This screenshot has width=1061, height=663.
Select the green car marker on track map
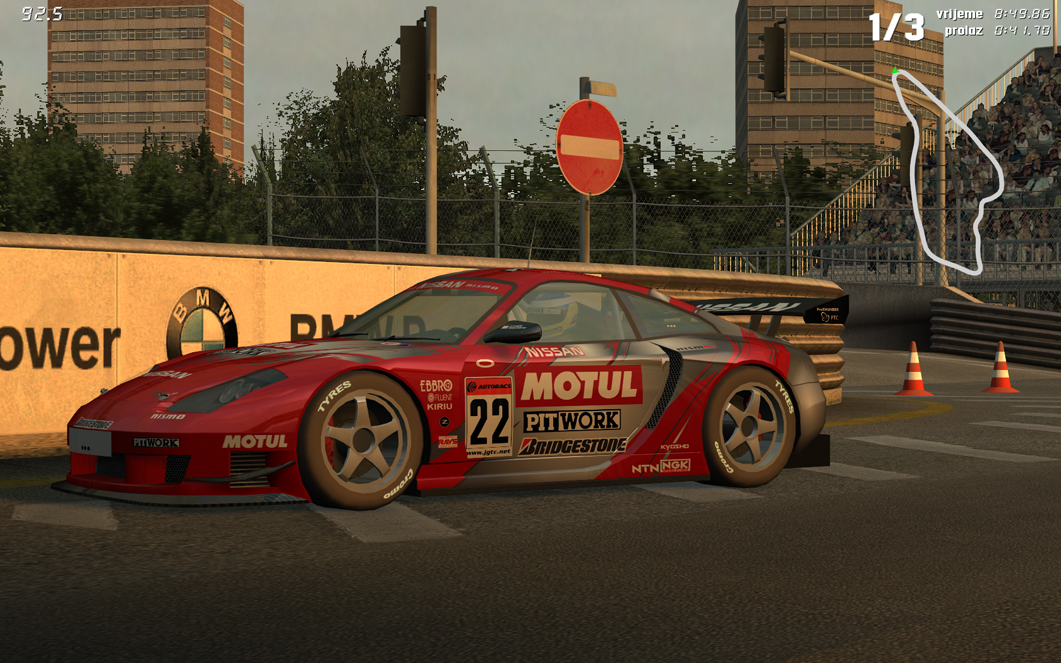pos(895,71)
